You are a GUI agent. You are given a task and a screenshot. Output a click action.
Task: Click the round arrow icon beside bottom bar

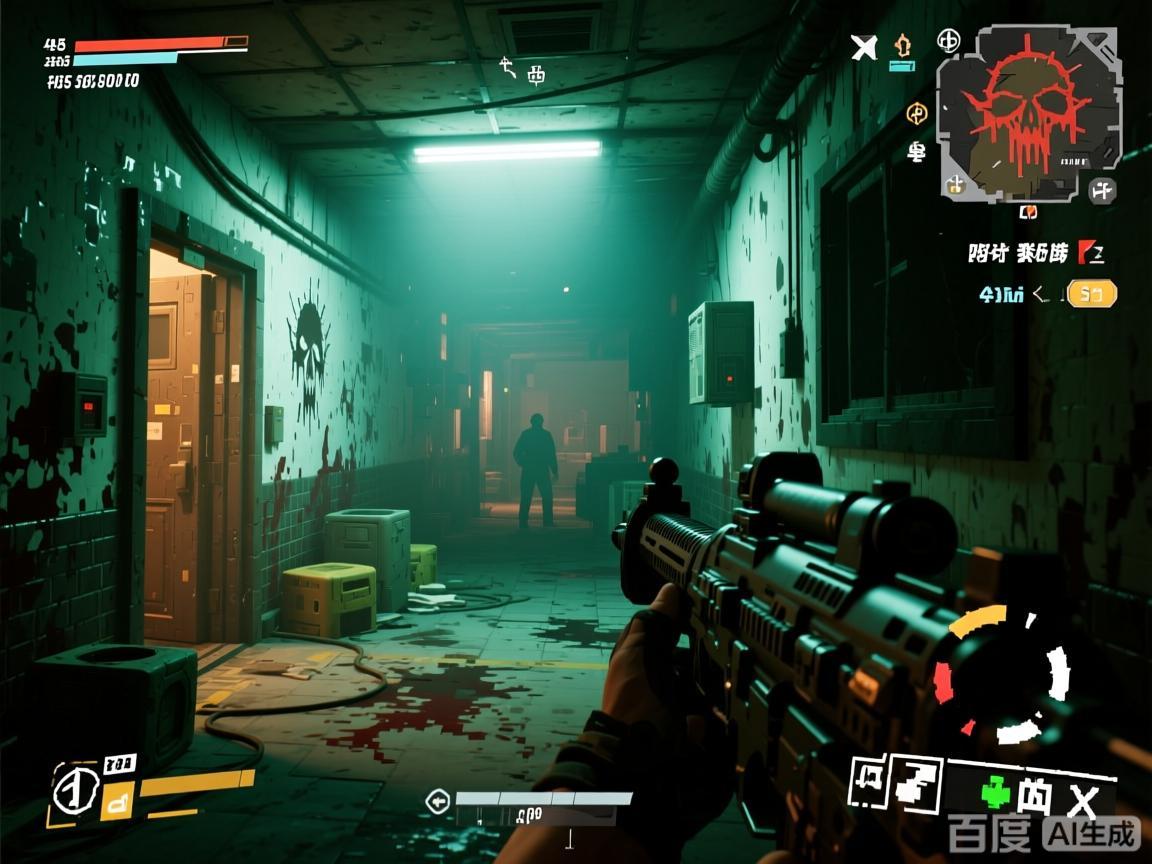437,801
